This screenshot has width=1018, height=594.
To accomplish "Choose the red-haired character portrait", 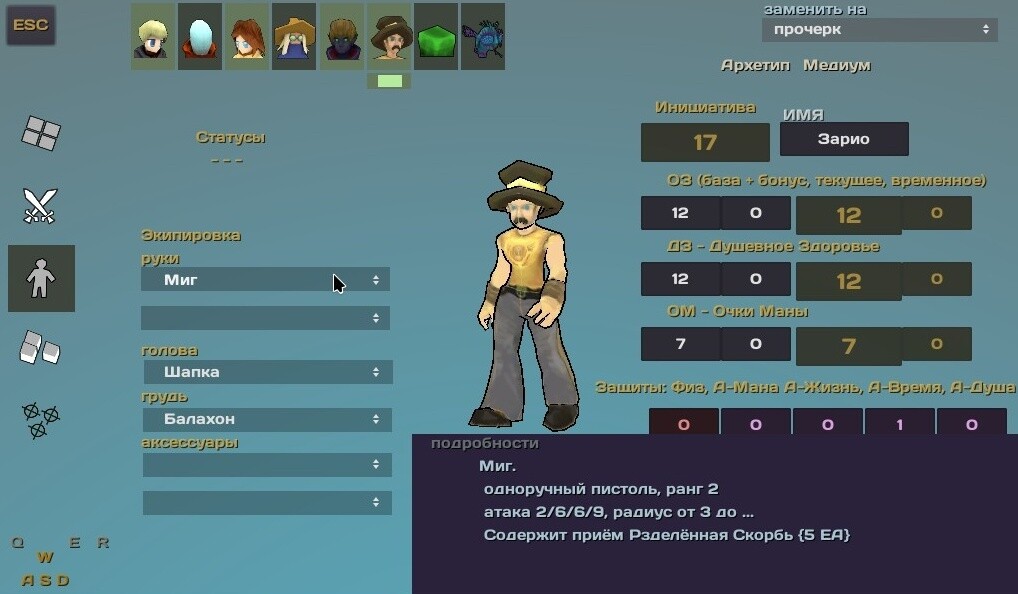I will 247,37.
